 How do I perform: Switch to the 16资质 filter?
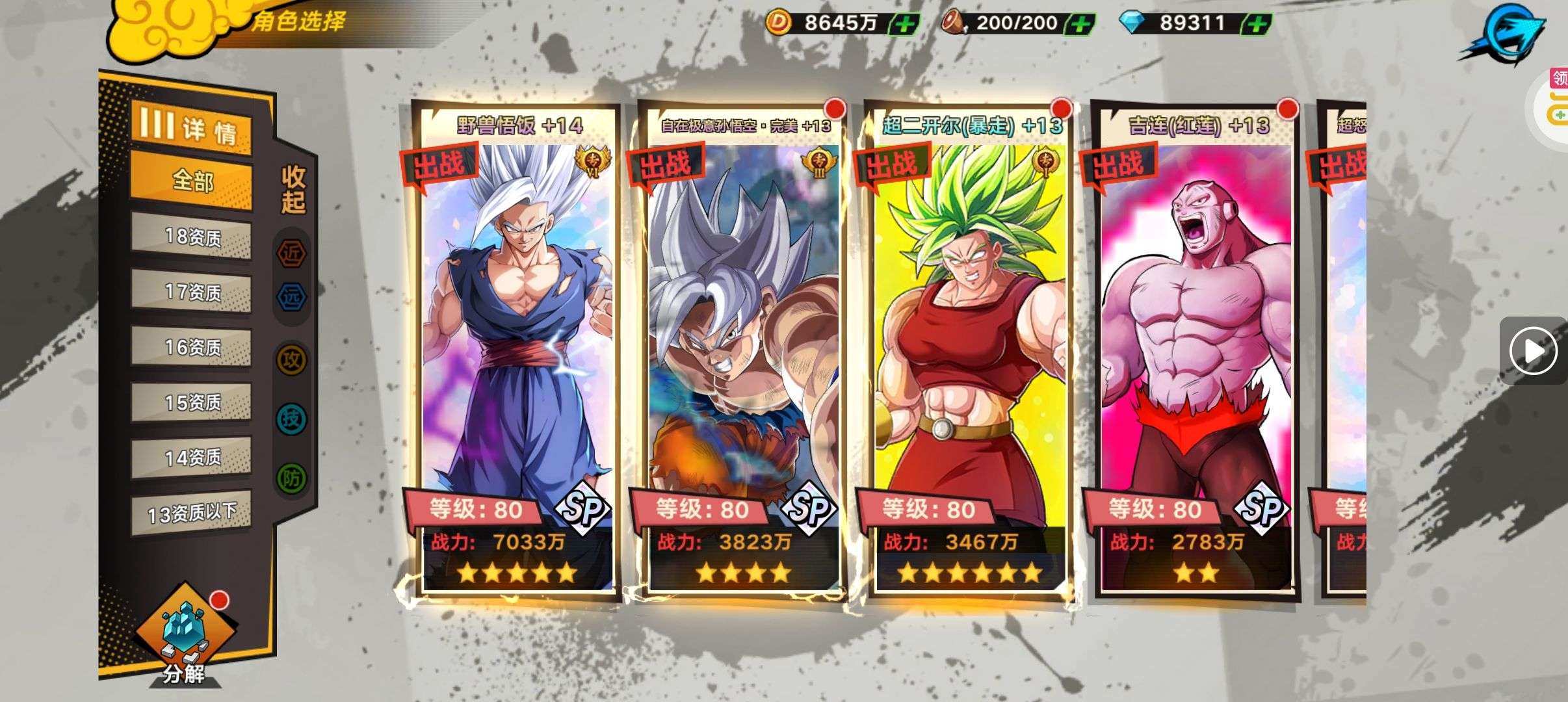[x=192, y=347]
